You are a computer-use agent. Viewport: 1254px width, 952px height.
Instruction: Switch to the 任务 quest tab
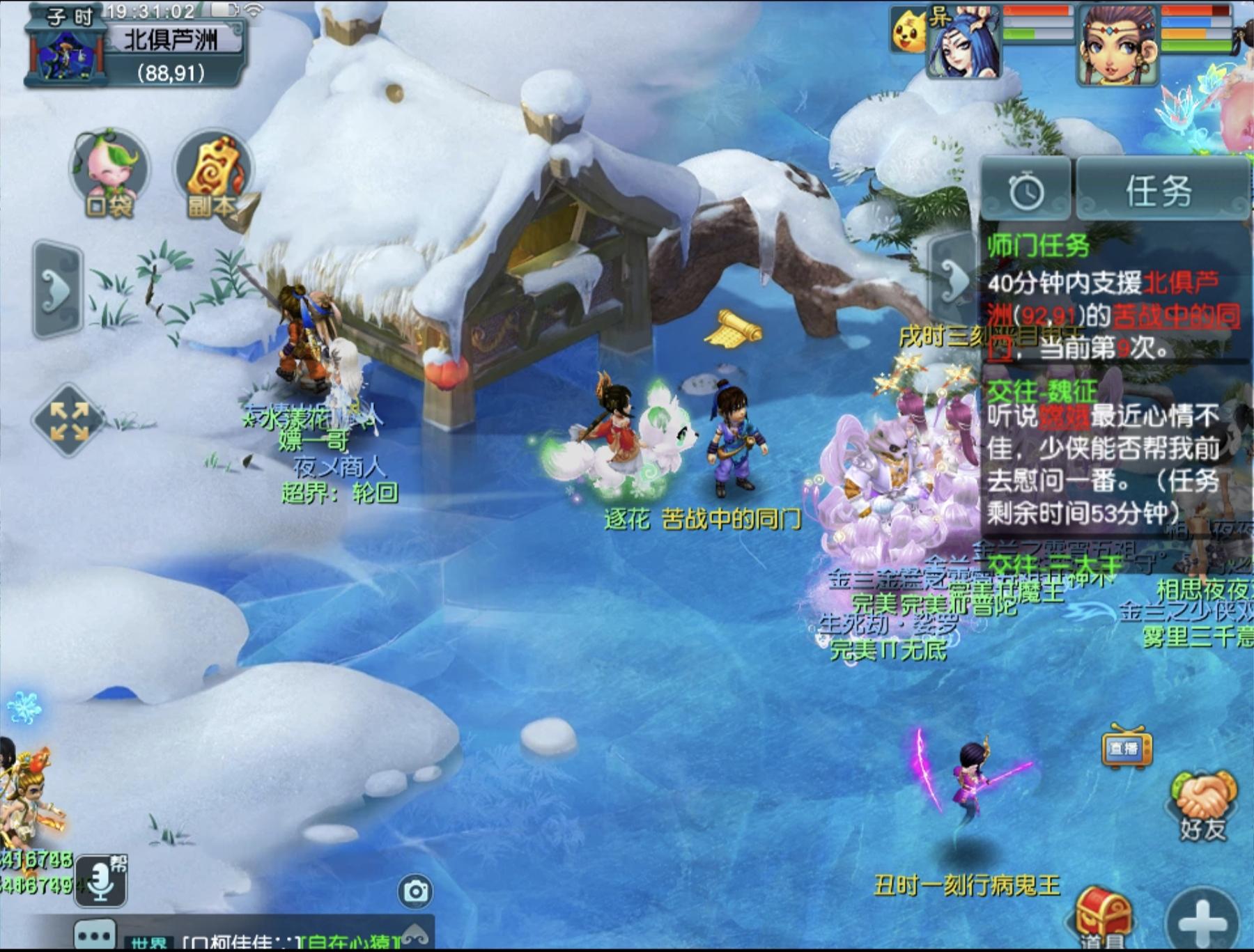tap(1160, 190)
